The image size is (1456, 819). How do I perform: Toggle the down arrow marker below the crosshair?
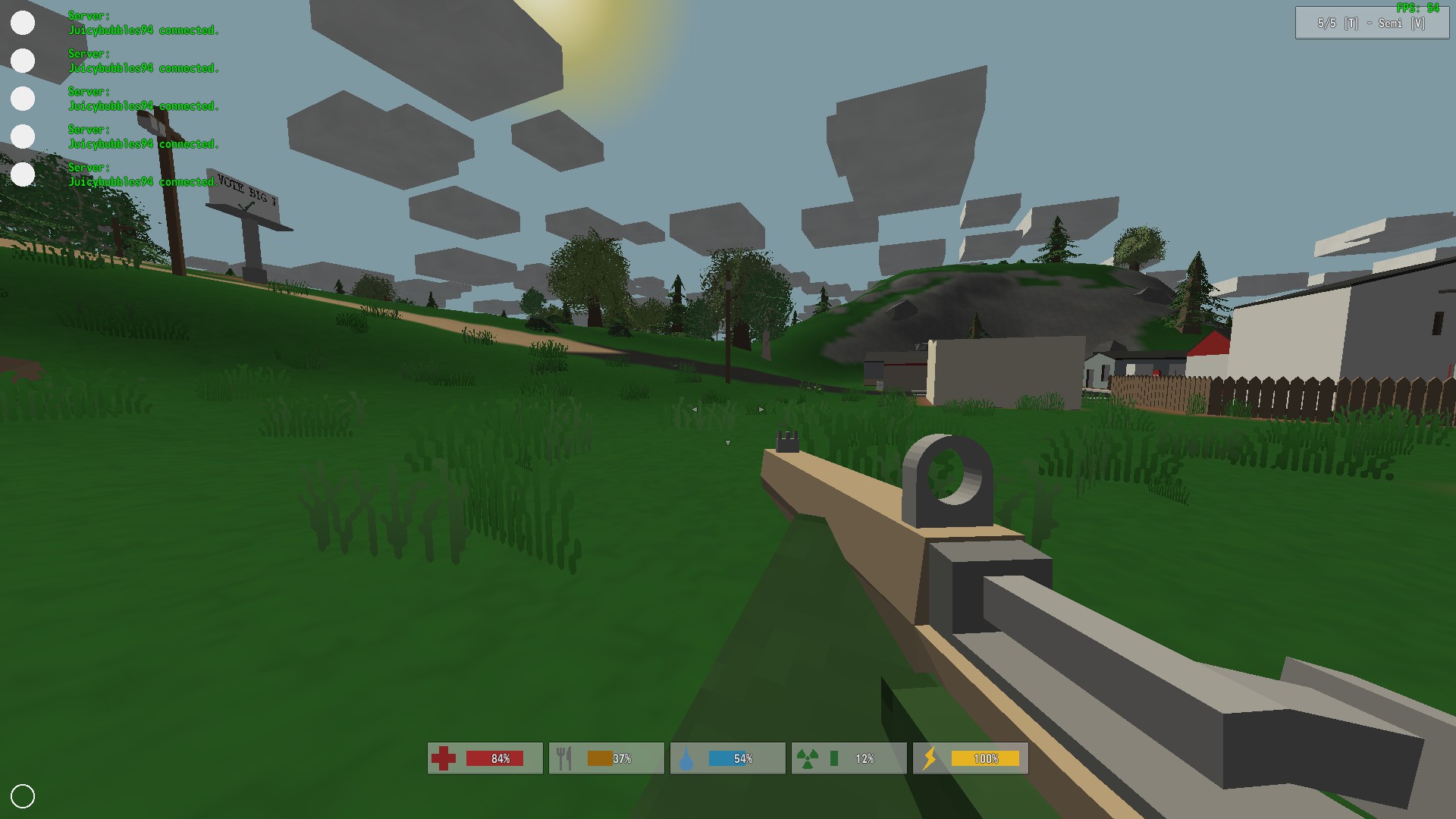[728, 444]
